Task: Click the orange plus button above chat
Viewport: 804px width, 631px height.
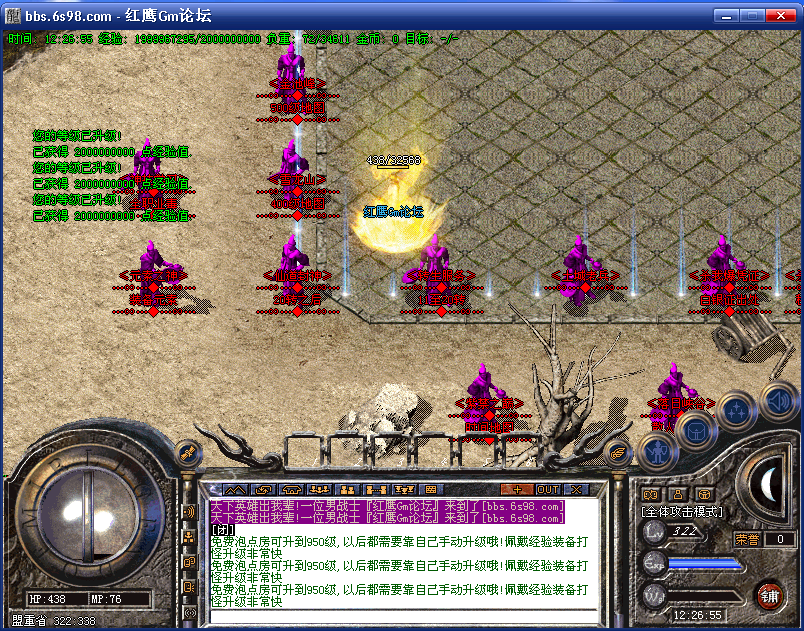Action: (x=516, y=489)
